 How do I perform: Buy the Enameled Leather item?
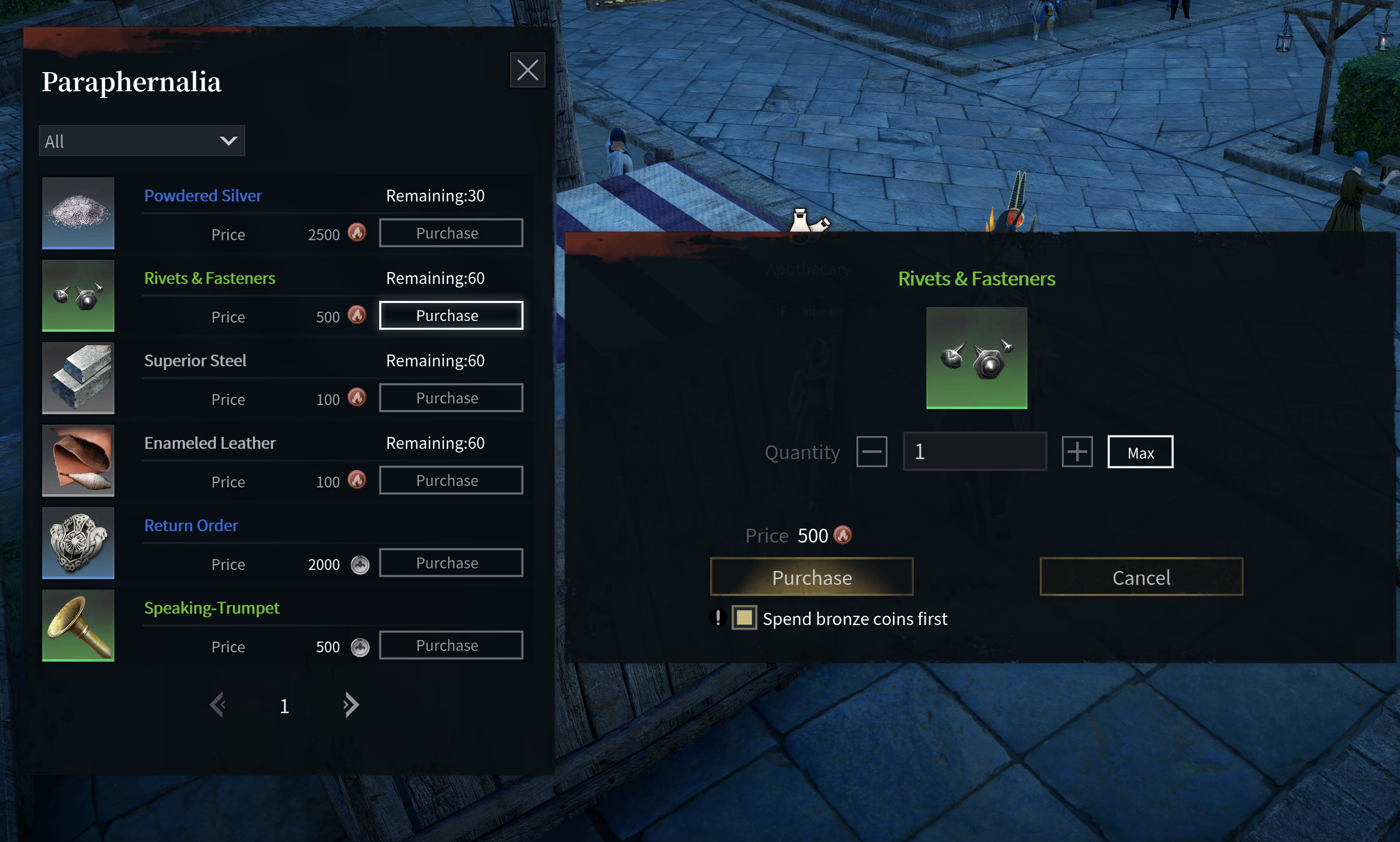[450, 481]
